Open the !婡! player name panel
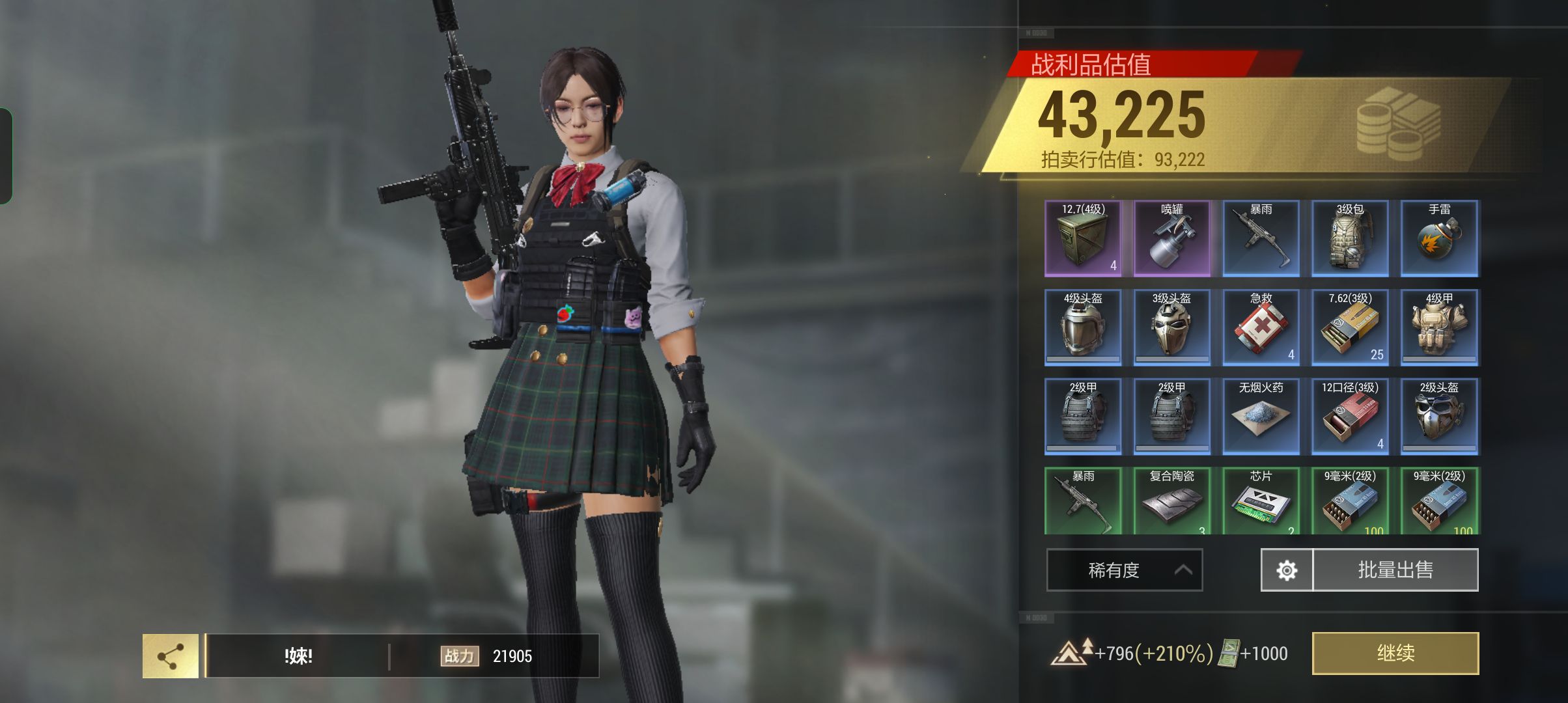 tap(298, 656)
